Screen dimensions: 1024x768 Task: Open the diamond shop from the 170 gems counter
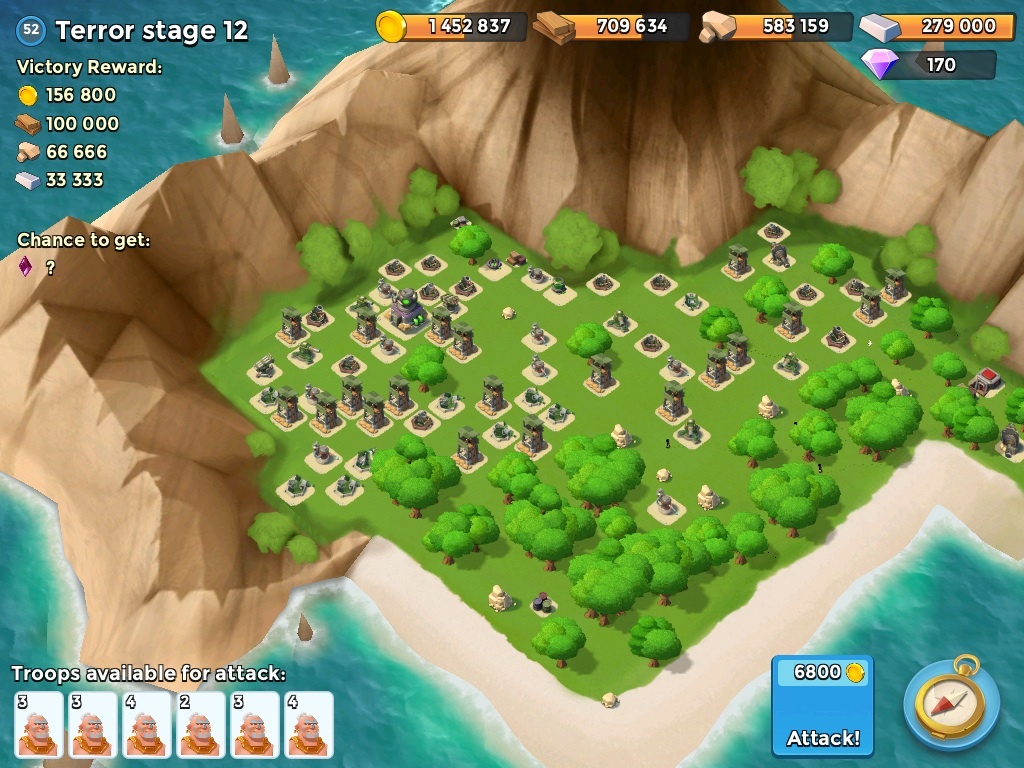[929, 65]
